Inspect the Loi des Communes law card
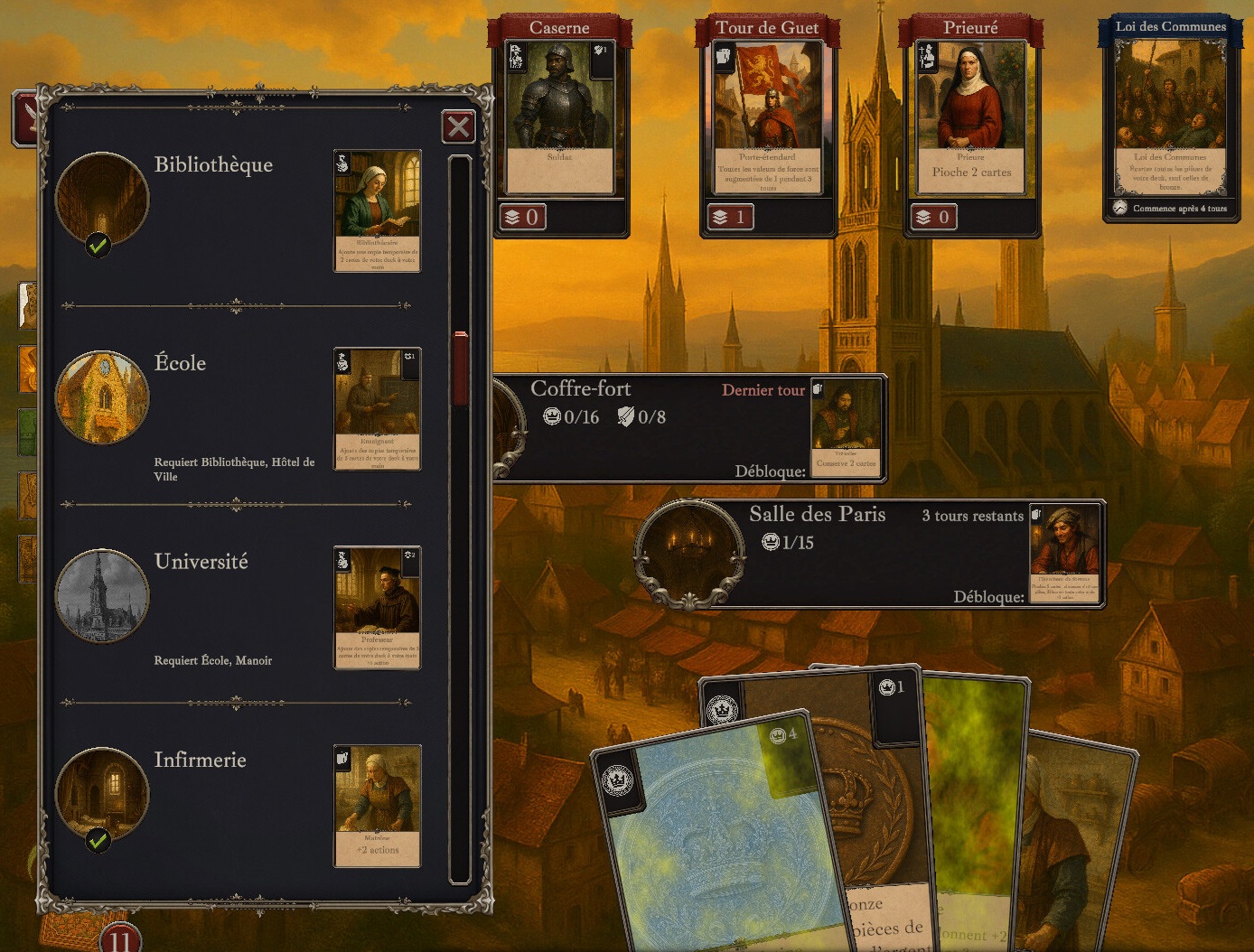This screenshot has height=952, width=1254. [1170, 117]
